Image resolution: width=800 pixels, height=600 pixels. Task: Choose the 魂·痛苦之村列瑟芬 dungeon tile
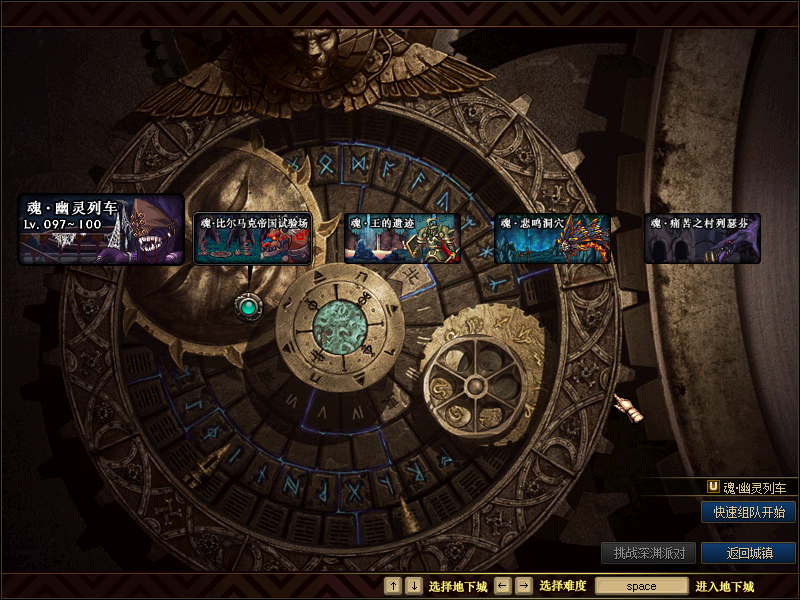pyautogui.click(x=702, y=238)
